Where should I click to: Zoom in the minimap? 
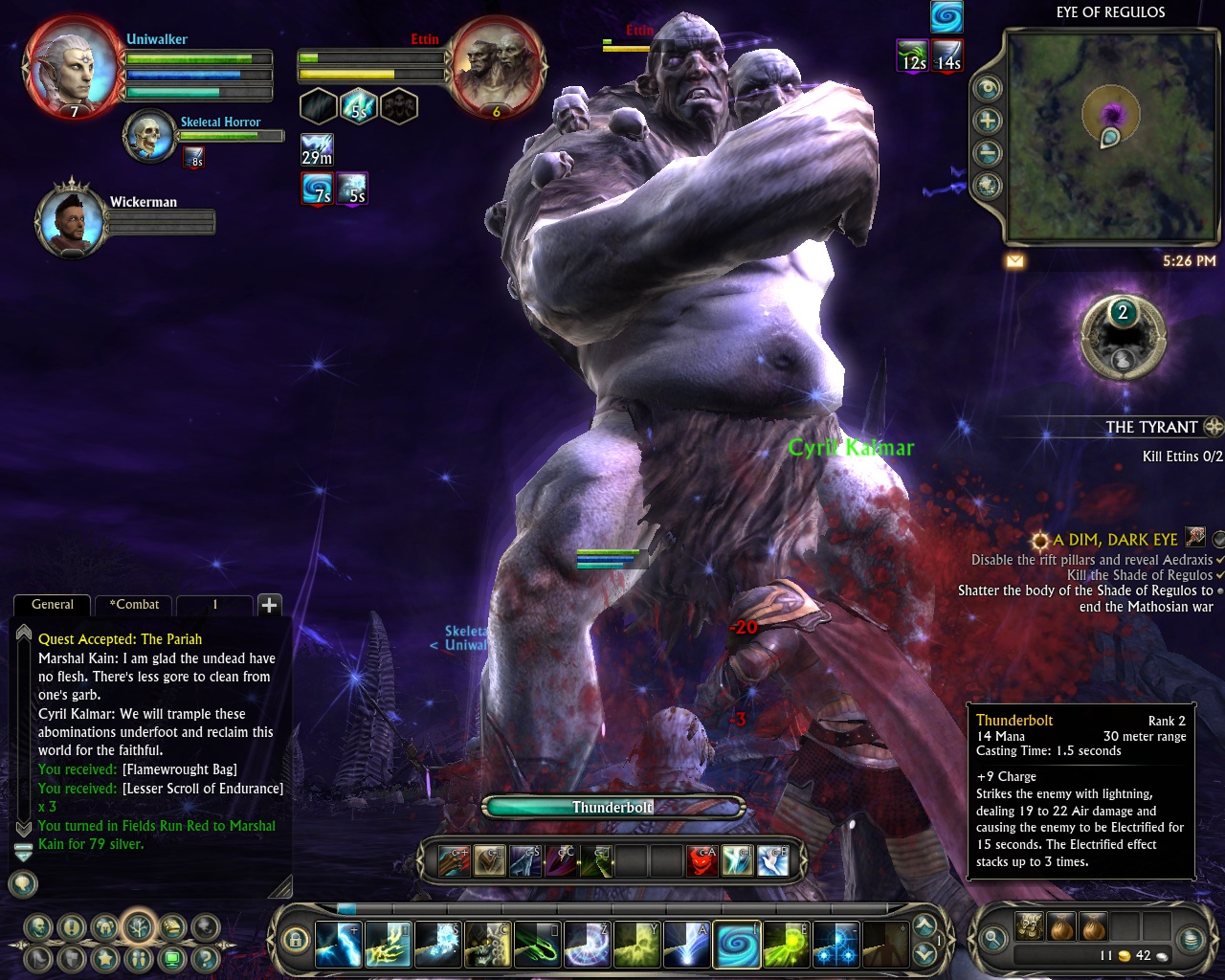point(988,121)
